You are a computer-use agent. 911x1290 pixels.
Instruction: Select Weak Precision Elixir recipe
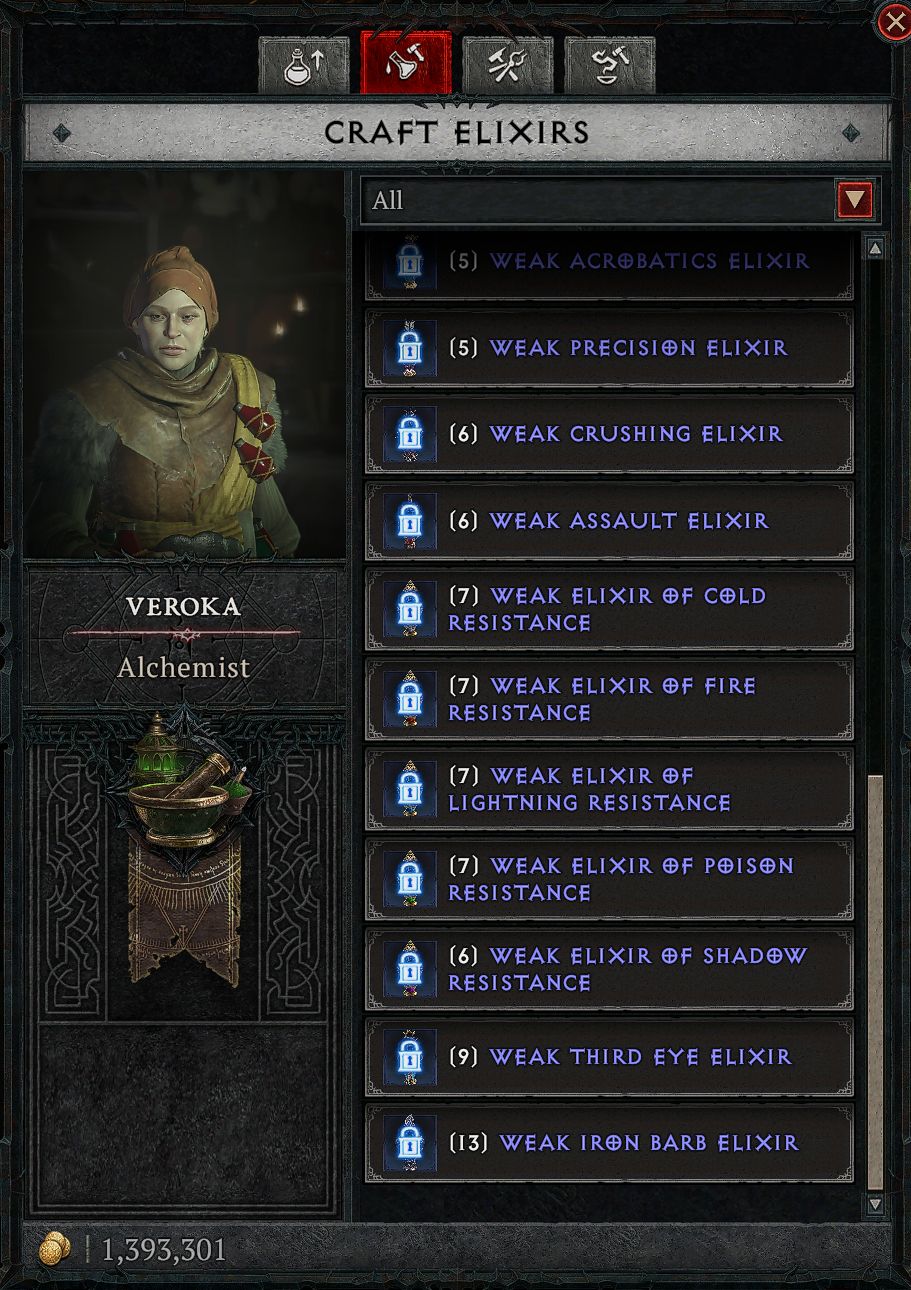click(609, 348)
